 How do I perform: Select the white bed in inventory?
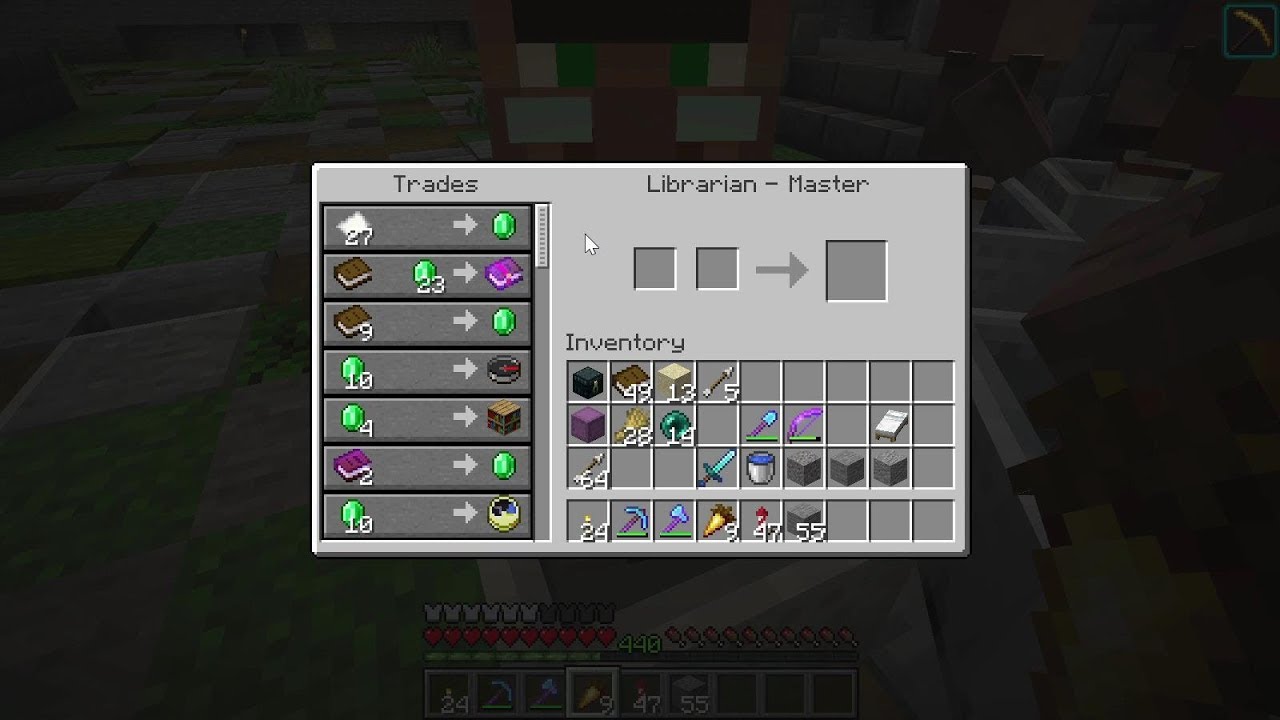tap(889, 424)
